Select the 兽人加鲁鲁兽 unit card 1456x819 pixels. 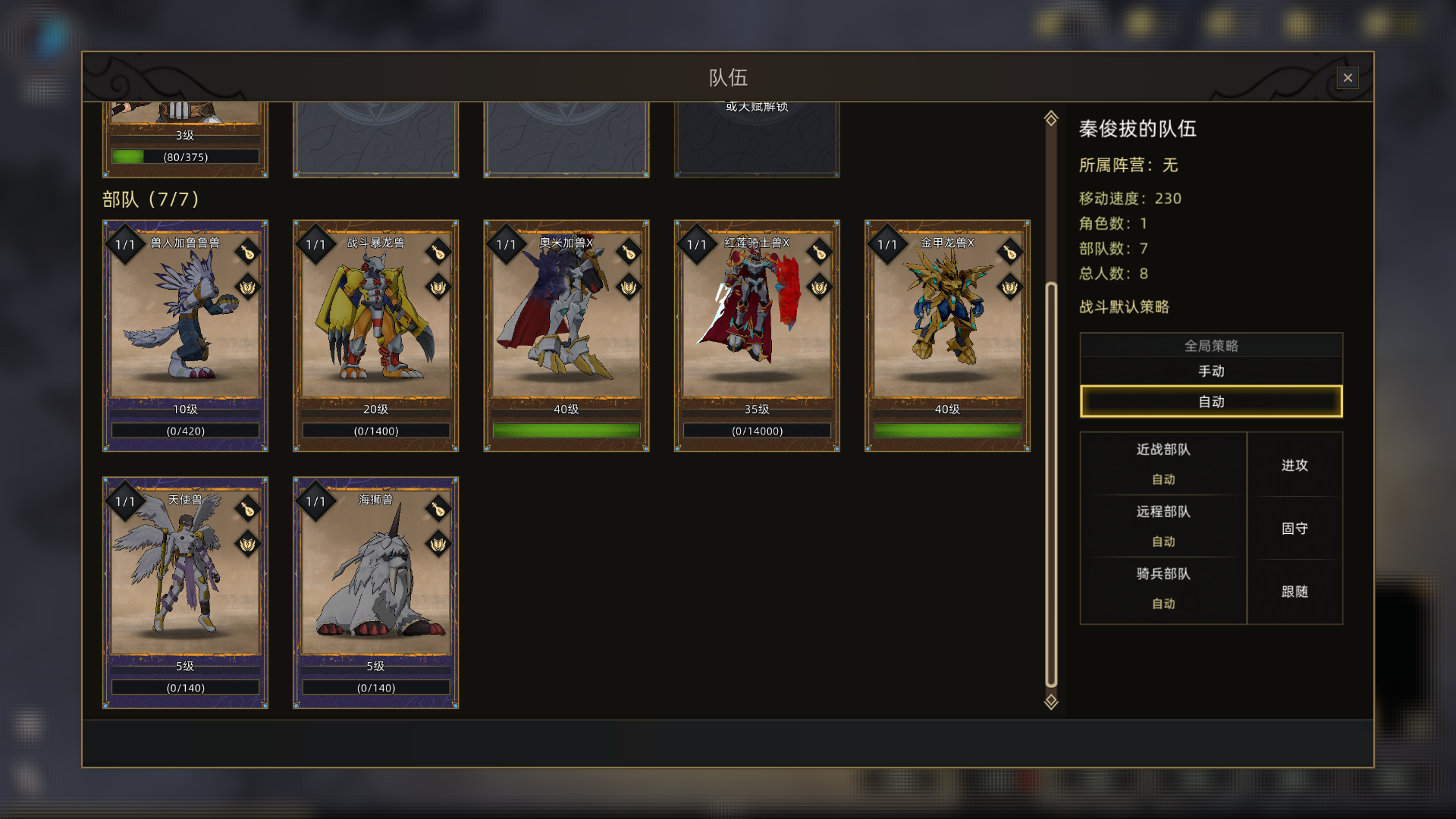[x=185, y=326]
